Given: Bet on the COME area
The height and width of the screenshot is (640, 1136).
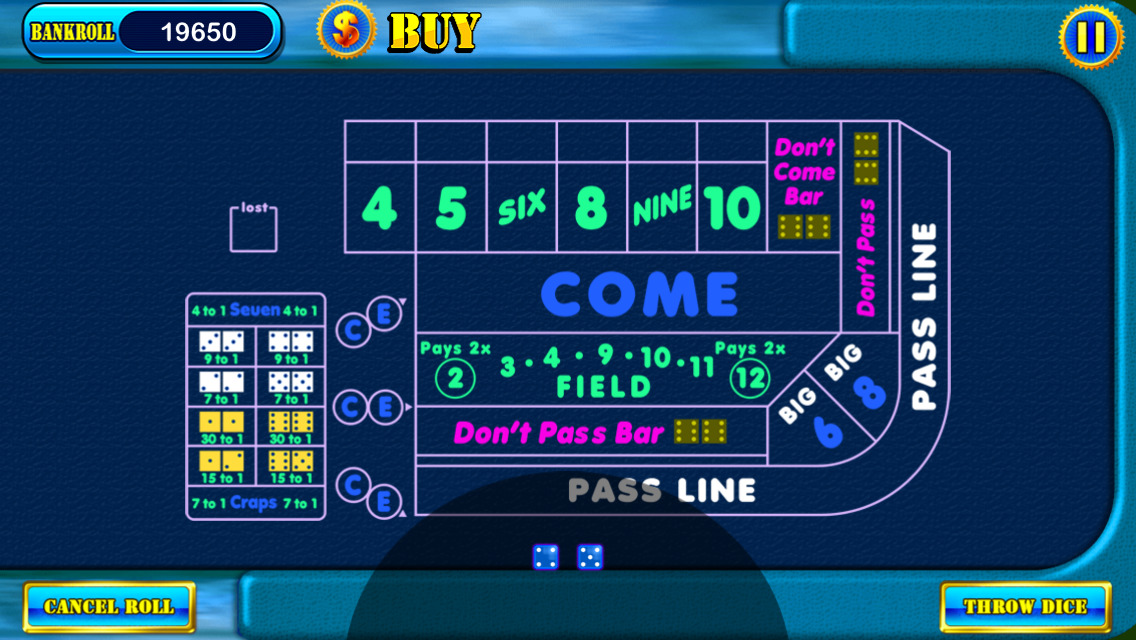Looking at the screenshot, I should click(638, 294).
